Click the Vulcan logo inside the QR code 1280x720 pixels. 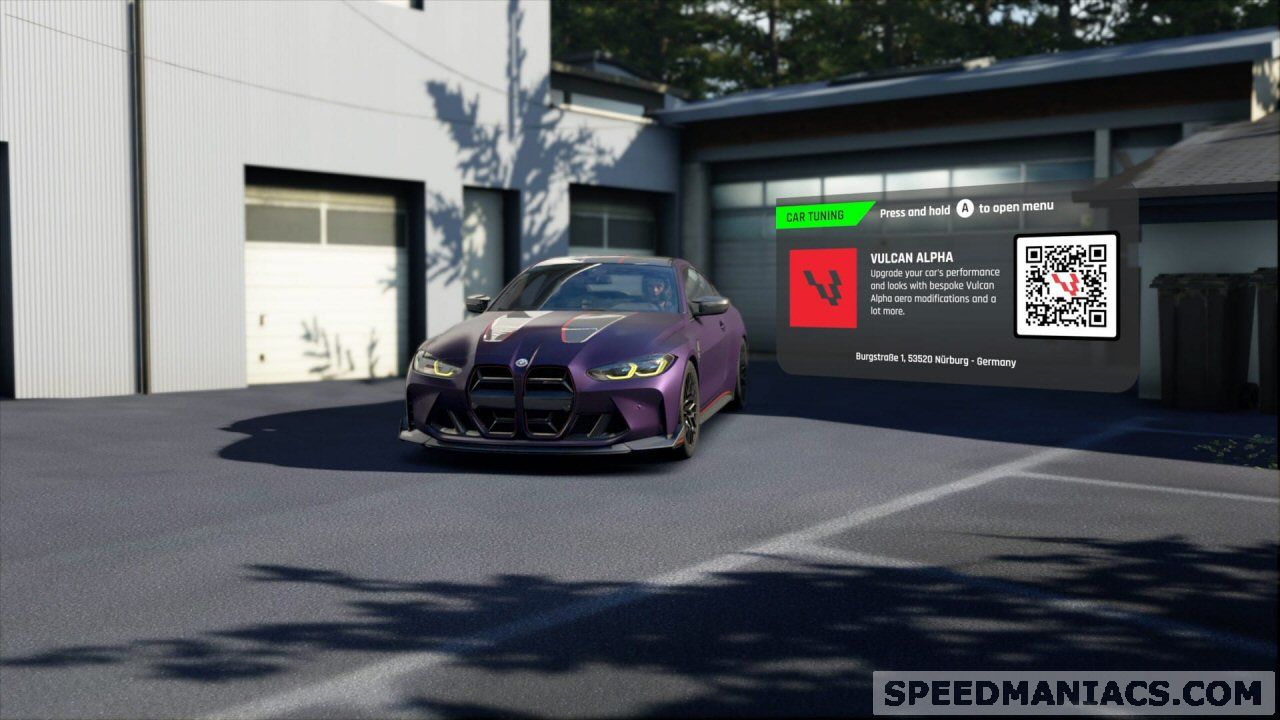point(1067,283)
